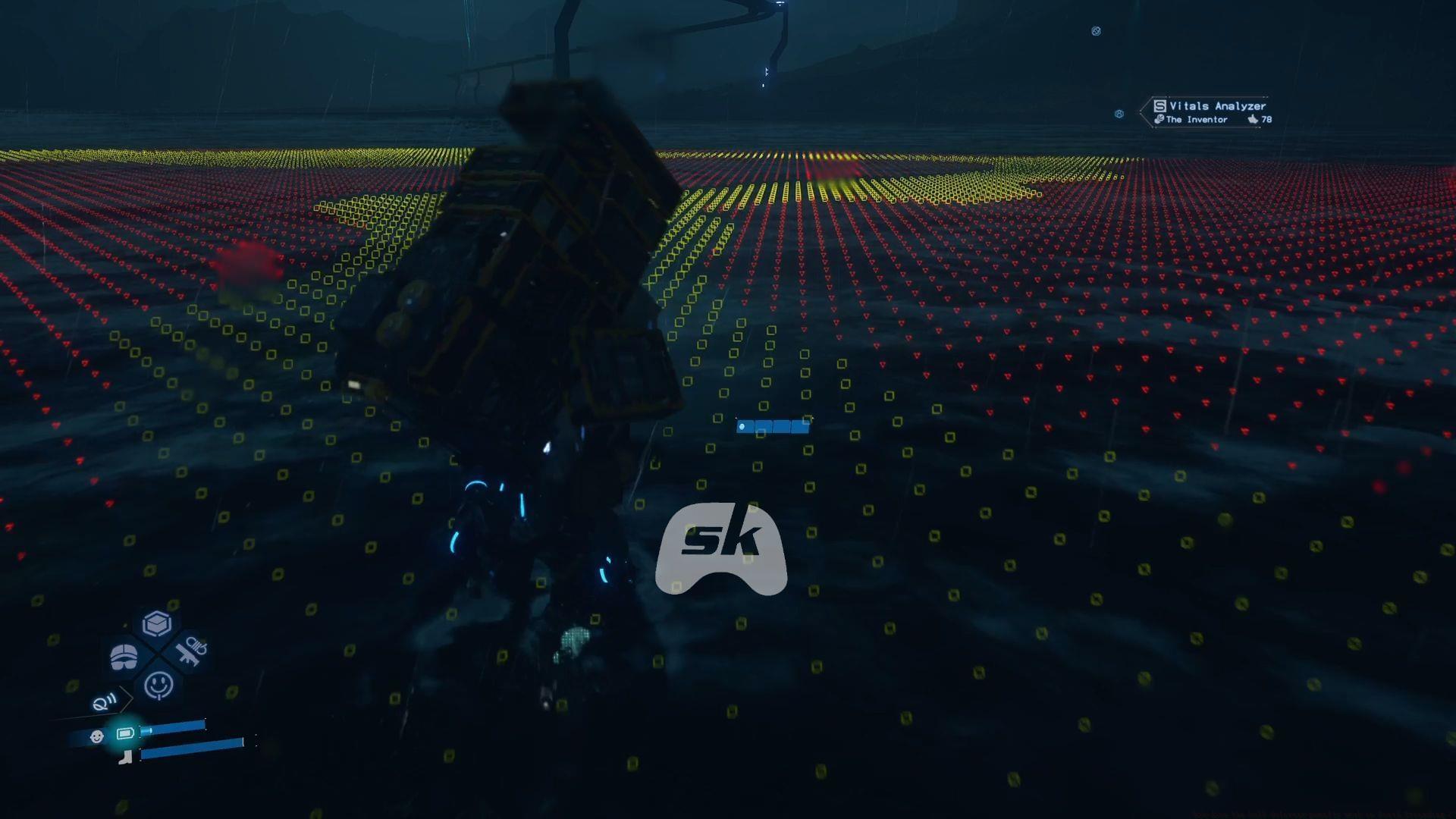The image size is (1456, 819).
Task: Click the segmented blue capacity bar in mid-screen
Action: (x=773, y=425)
